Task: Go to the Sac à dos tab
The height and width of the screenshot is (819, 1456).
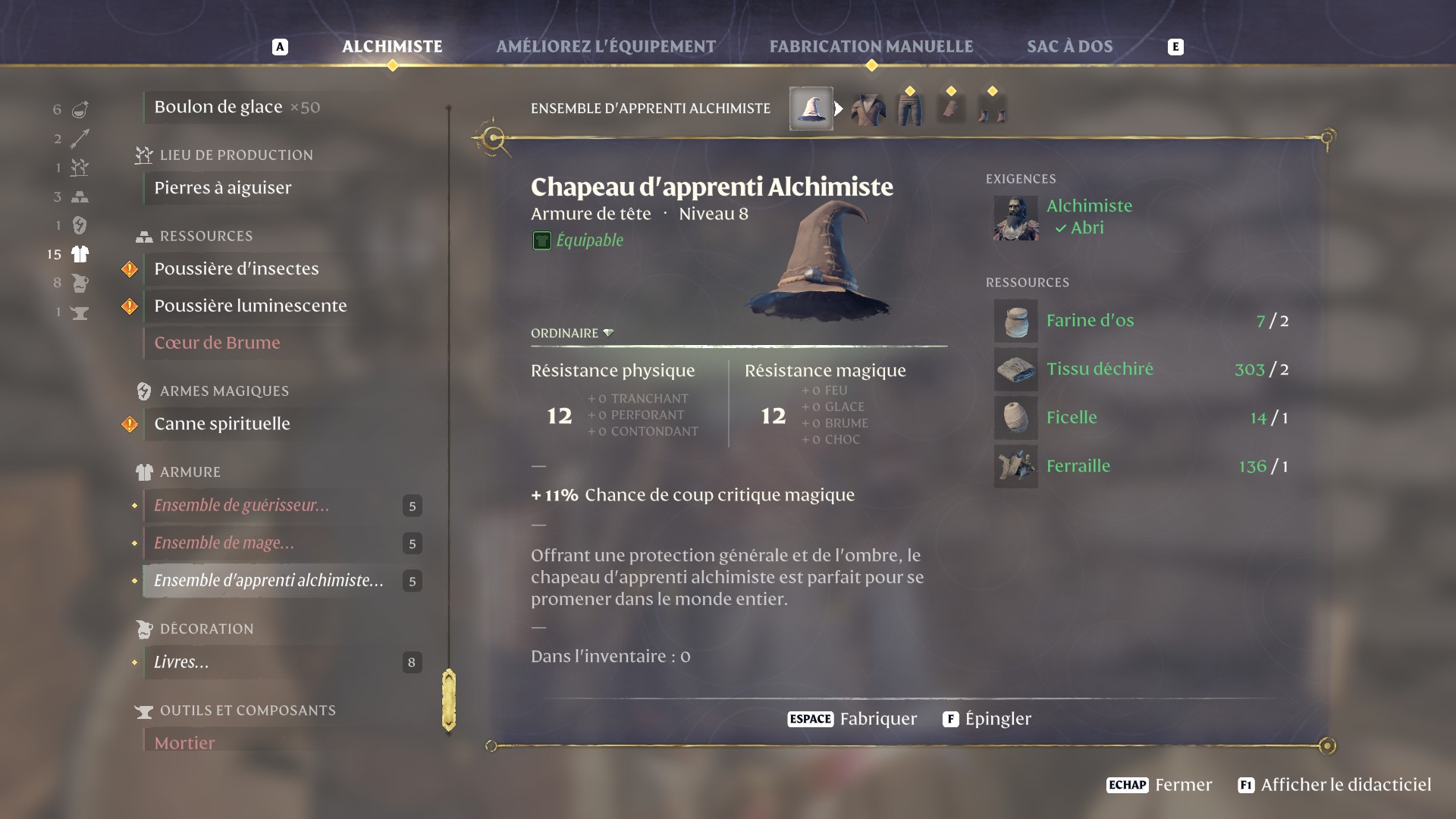Action: point(1069,46)
